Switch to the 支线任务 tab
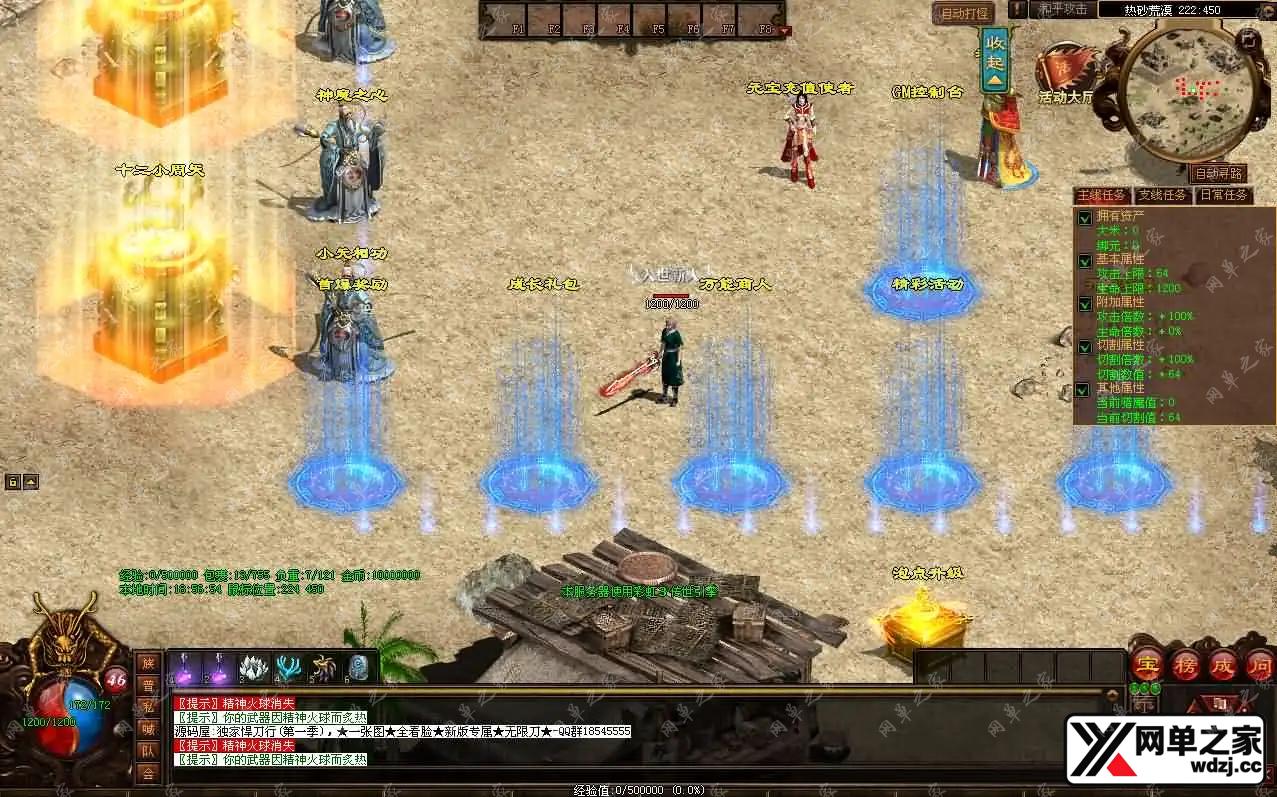Screen dimensions: 1277x797 pyautogui.click(x=1162, y=195)
